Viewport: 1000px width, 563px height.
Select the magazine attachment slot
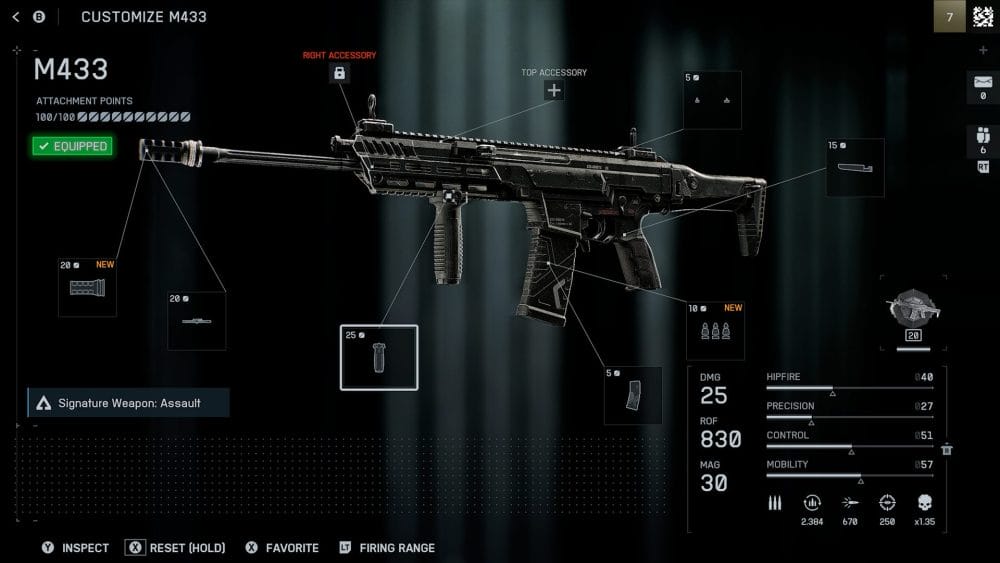point(633,395)
